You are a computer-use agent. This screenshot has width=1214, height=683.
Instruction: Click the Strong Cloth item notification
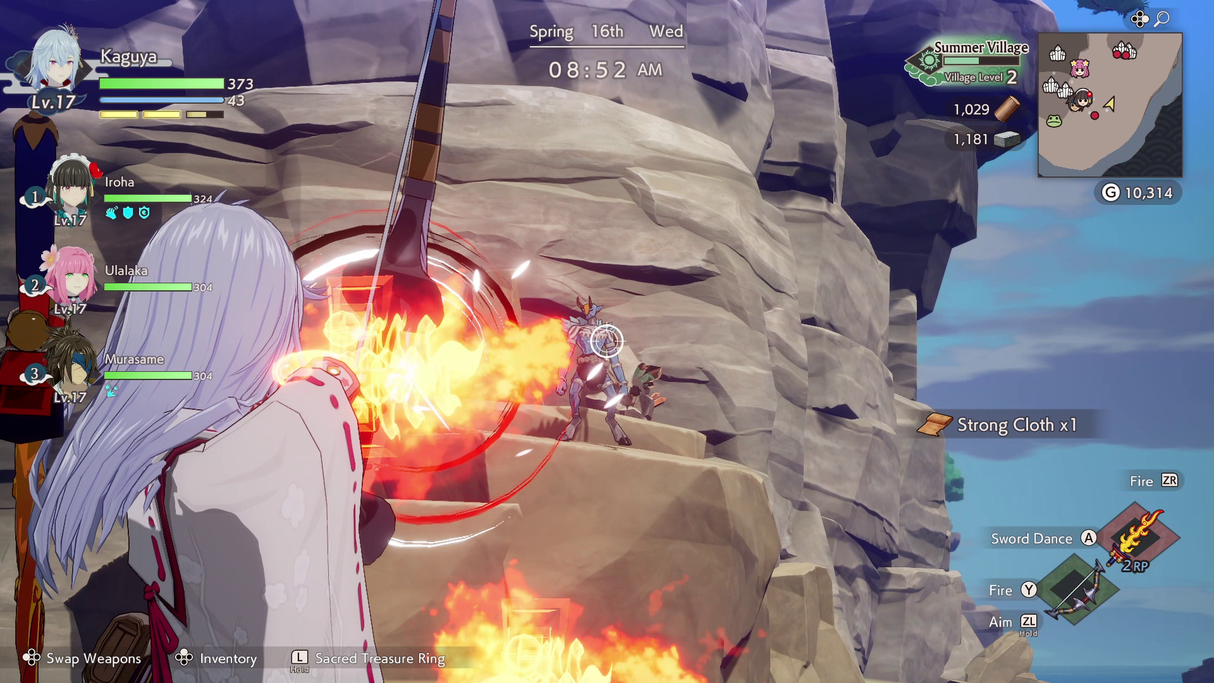[1005, 425]
